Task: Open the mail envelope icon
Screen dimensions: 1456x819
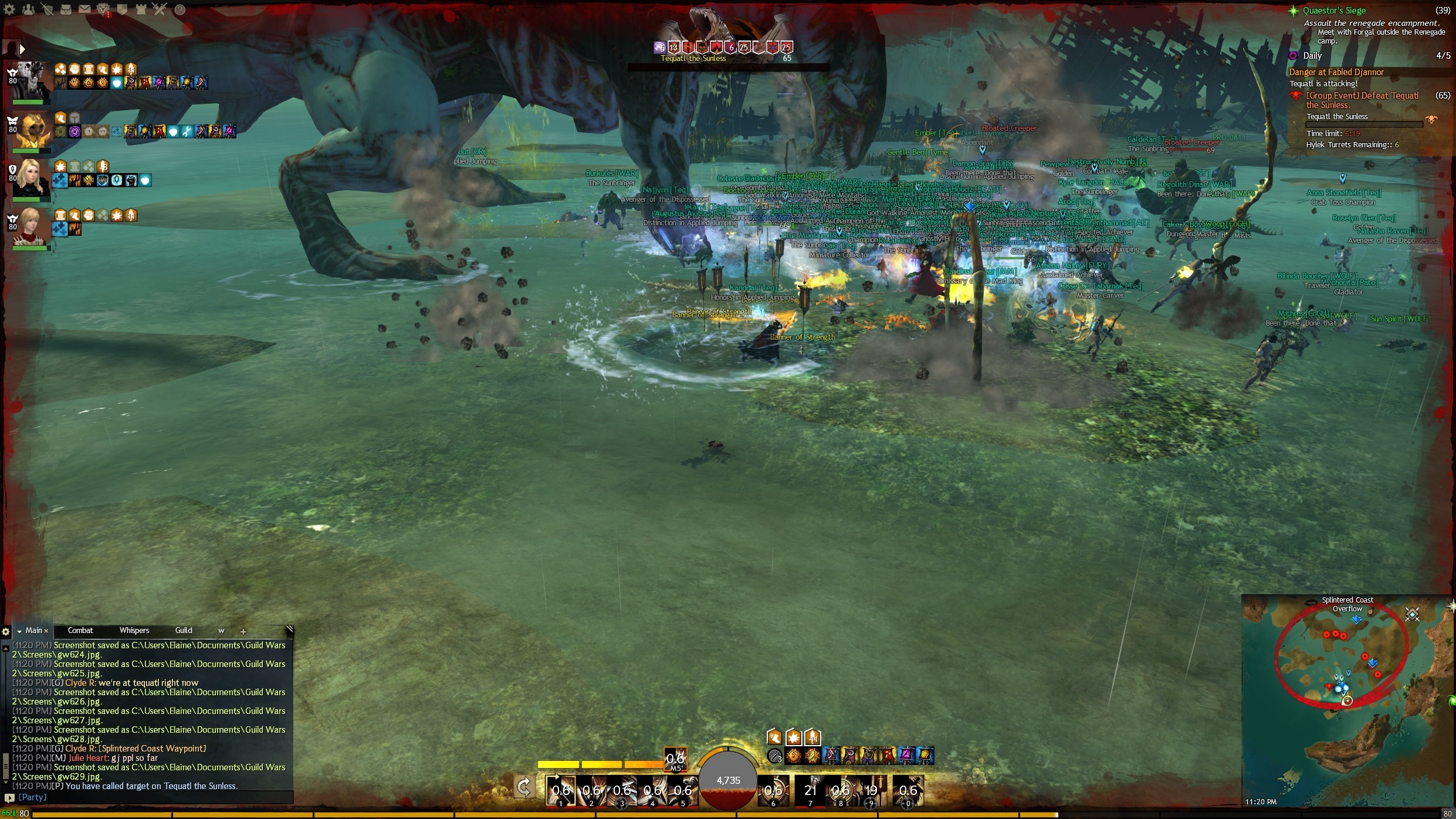Action: point(84,9)
